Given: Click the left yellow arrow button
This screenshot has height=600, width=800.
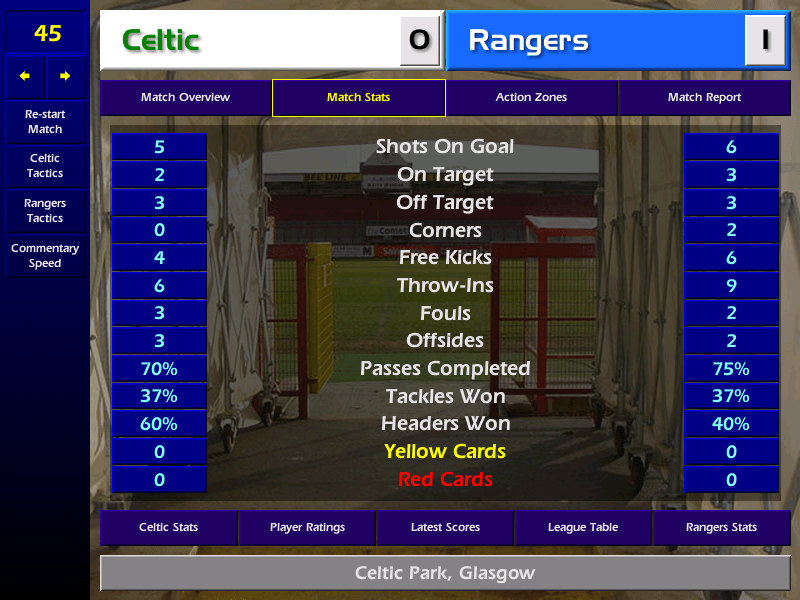Looking at the screenshot, I should (x=25, y=76).
